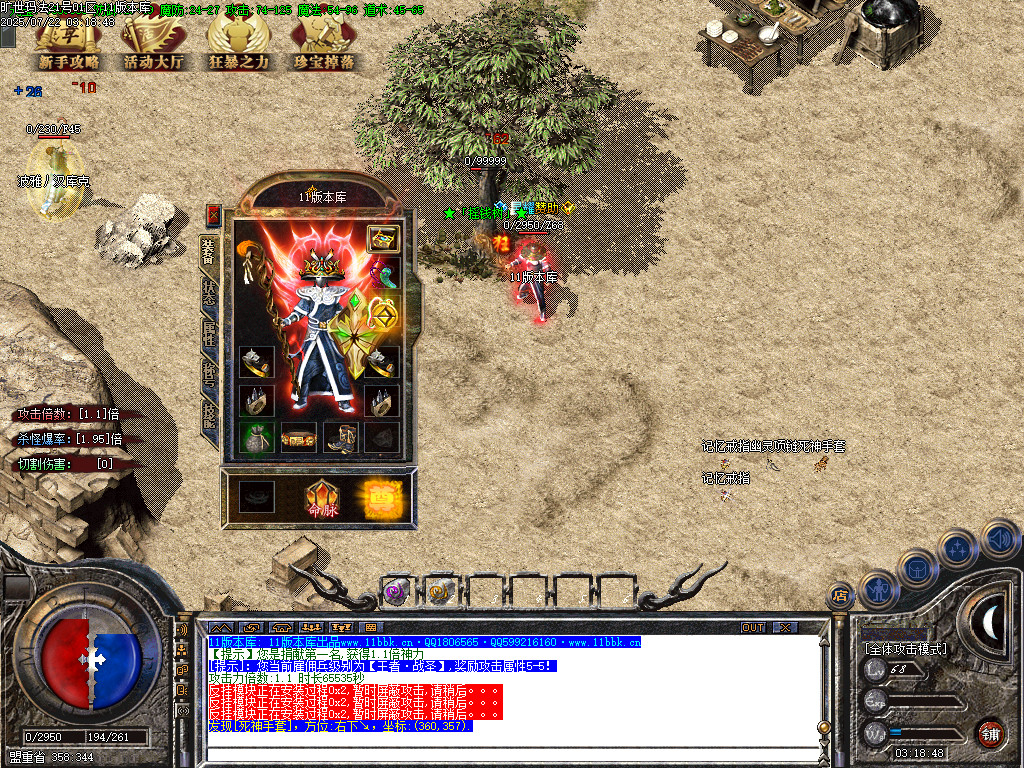Select the equipped boots slot
This screenshot has width=1024, height=768.
click(x=340, y=437)
